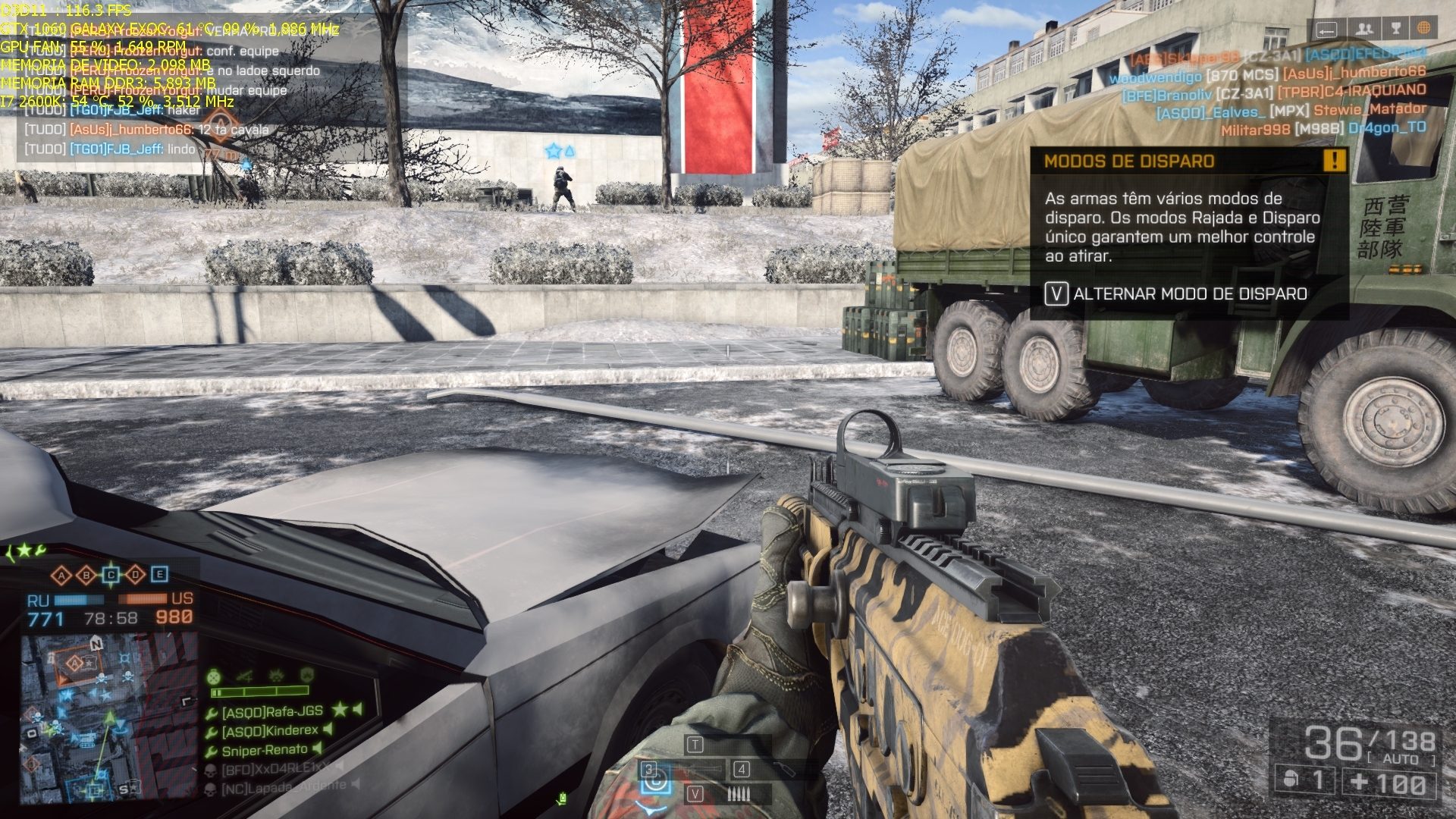Select objective flag C indicator
The height and width of the screenshot is (819, 1456).
111,576
